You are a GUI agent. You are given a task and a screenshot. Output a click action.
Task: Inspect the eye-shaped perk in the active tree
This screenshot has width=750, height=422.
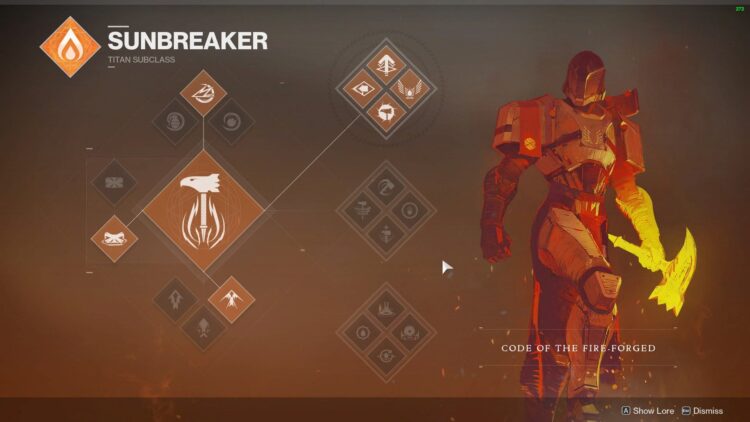click(360, 89)
